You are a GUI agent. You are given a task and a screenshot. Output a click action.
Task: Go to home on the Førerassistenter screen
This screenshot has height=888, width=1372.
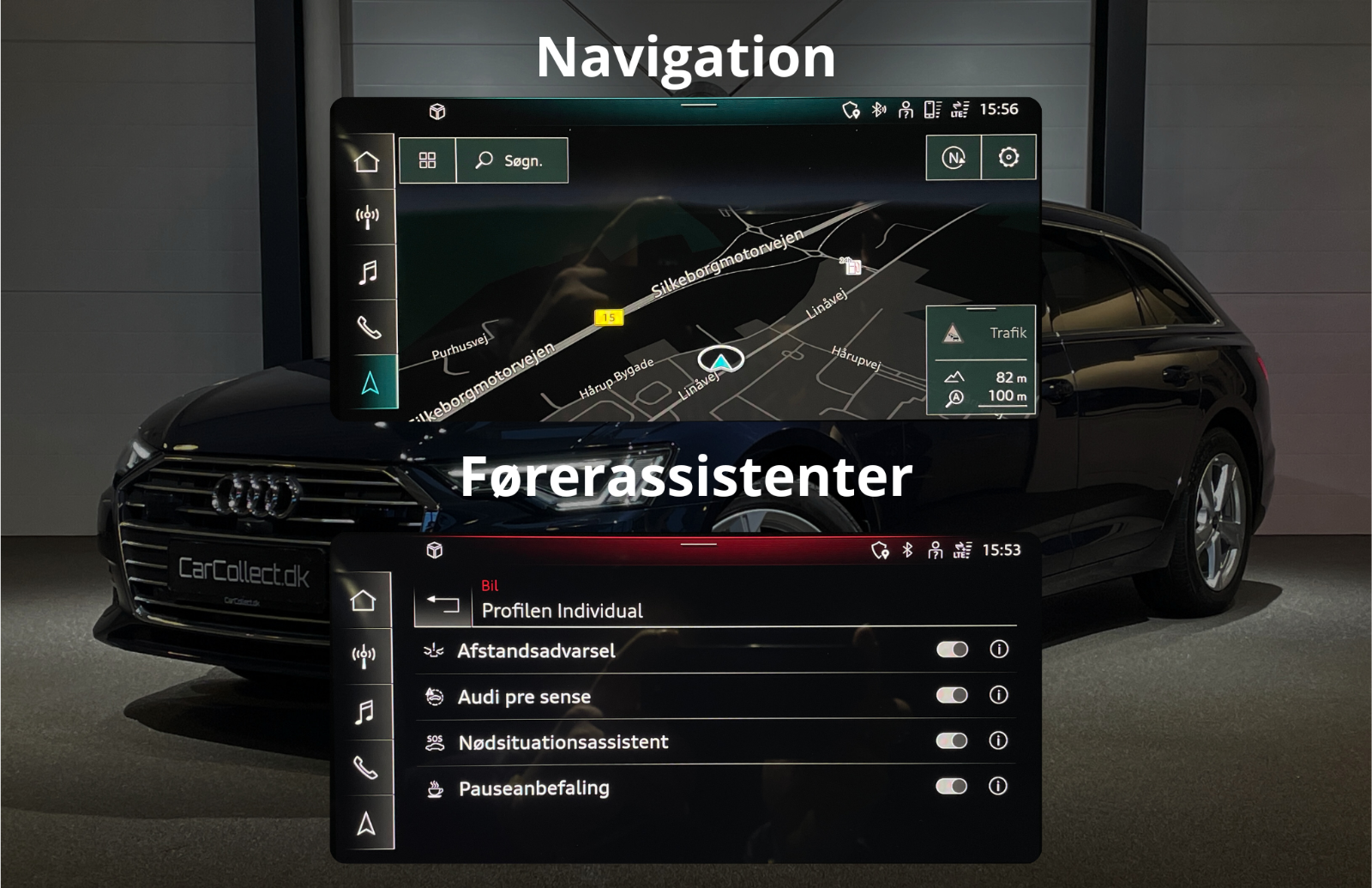(364, 601)
